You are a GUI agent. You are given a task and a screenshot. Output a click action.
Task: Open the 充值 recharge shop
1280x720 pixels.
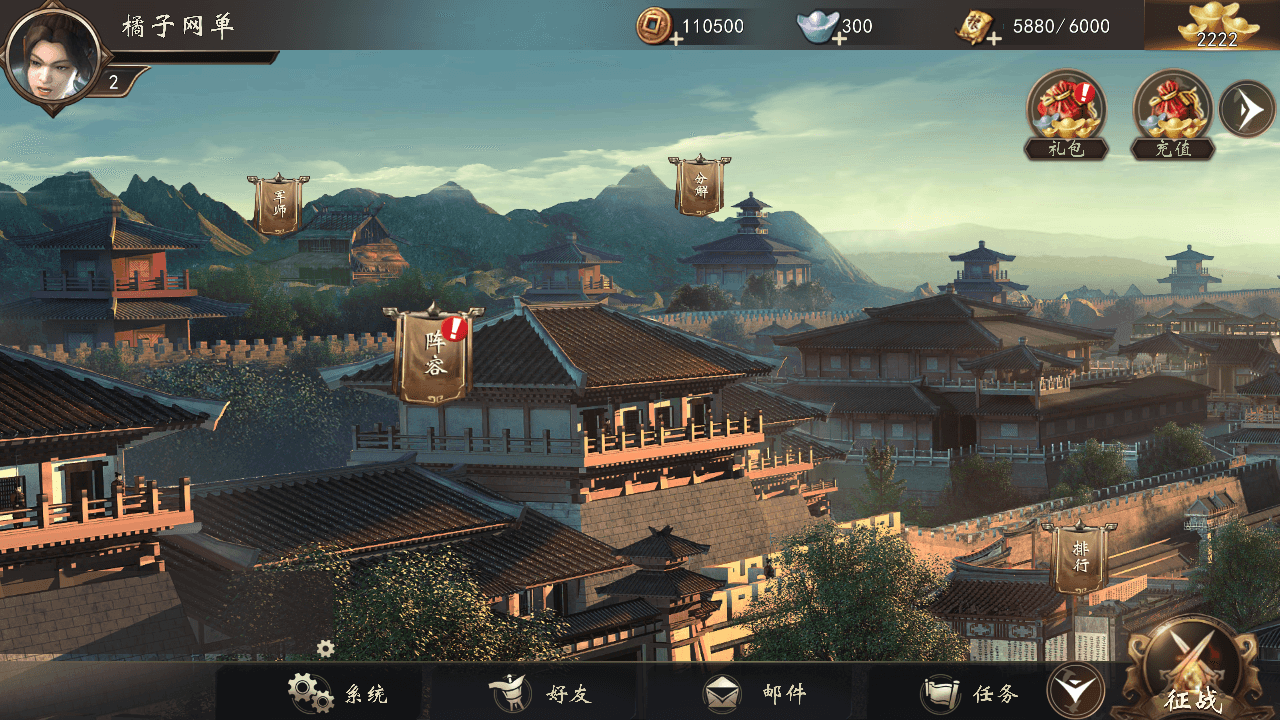click(1173, 110)
